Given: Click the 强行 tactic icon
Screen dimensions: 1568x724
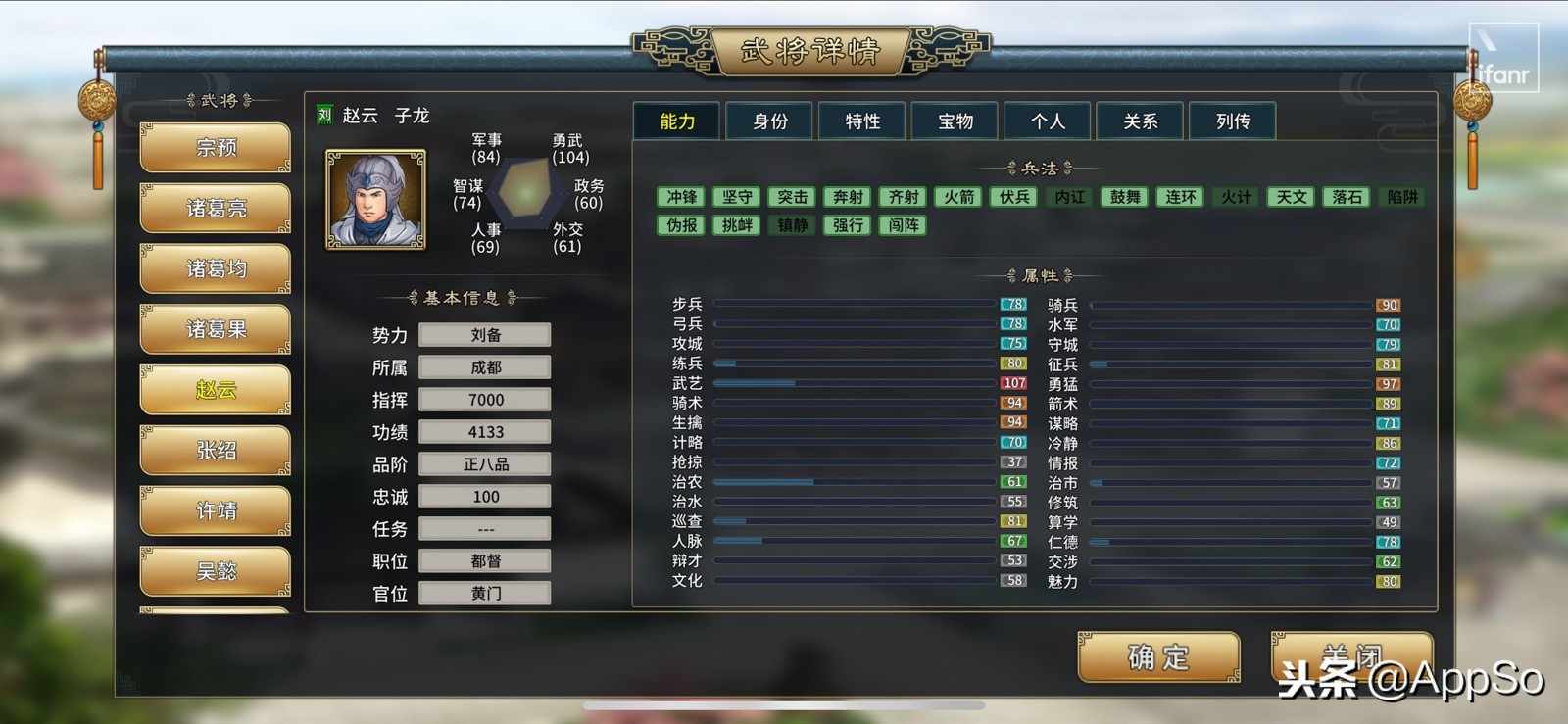Looking at the screenshot, I should click(846, 225).
